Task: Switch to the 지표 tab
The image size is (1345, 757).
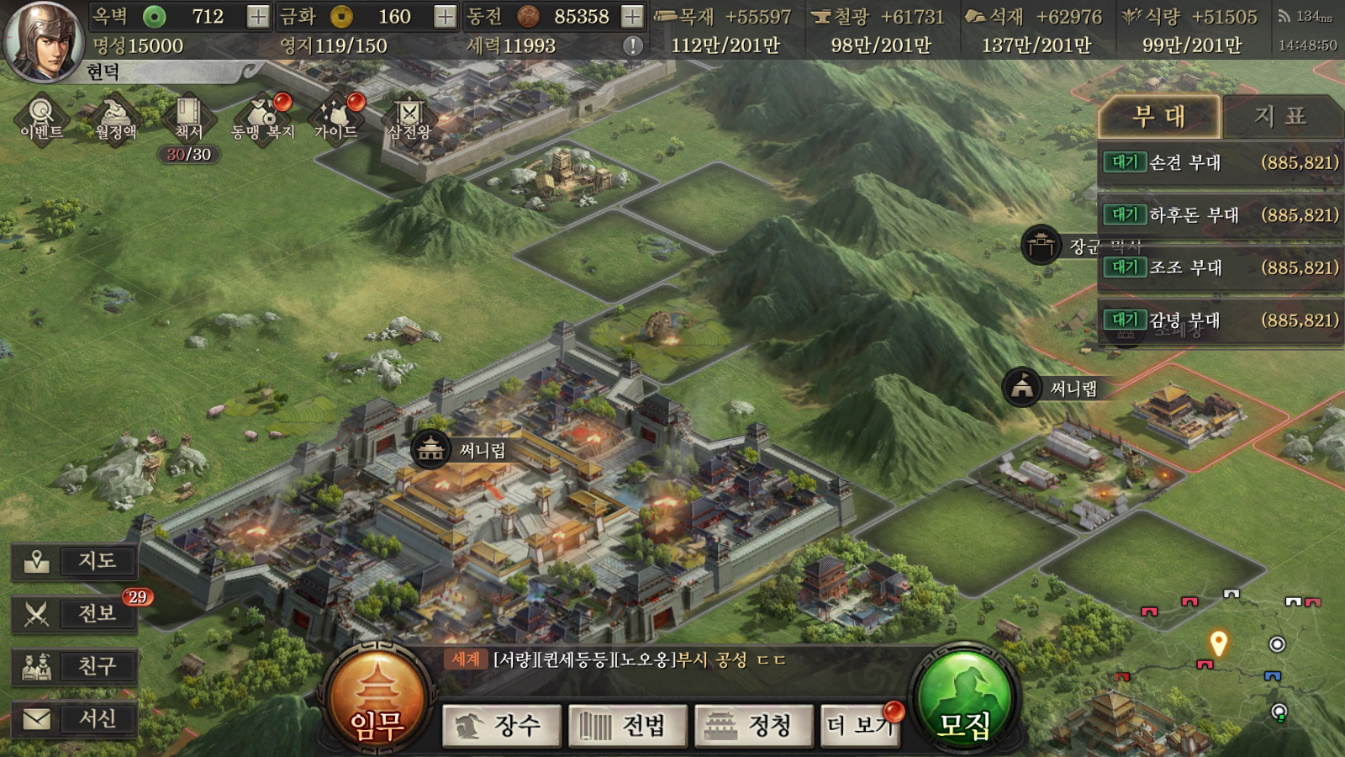Action: click(x=1280, y=116)
